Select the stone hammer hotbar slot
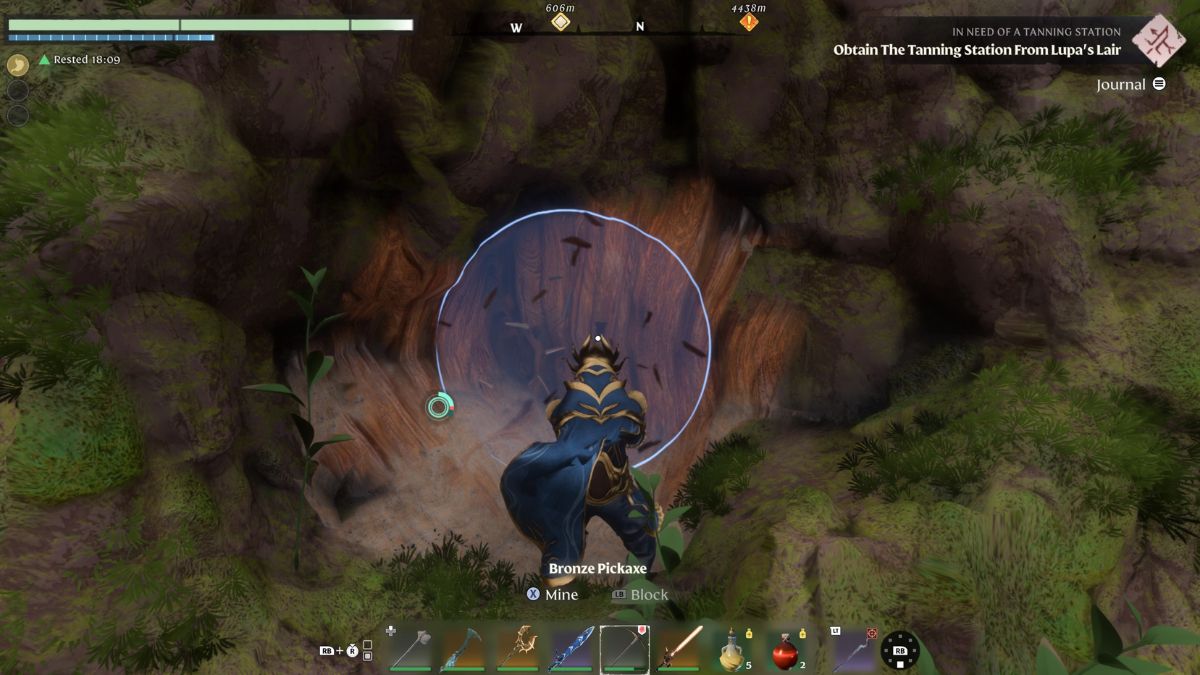 [x=408, y=648]
